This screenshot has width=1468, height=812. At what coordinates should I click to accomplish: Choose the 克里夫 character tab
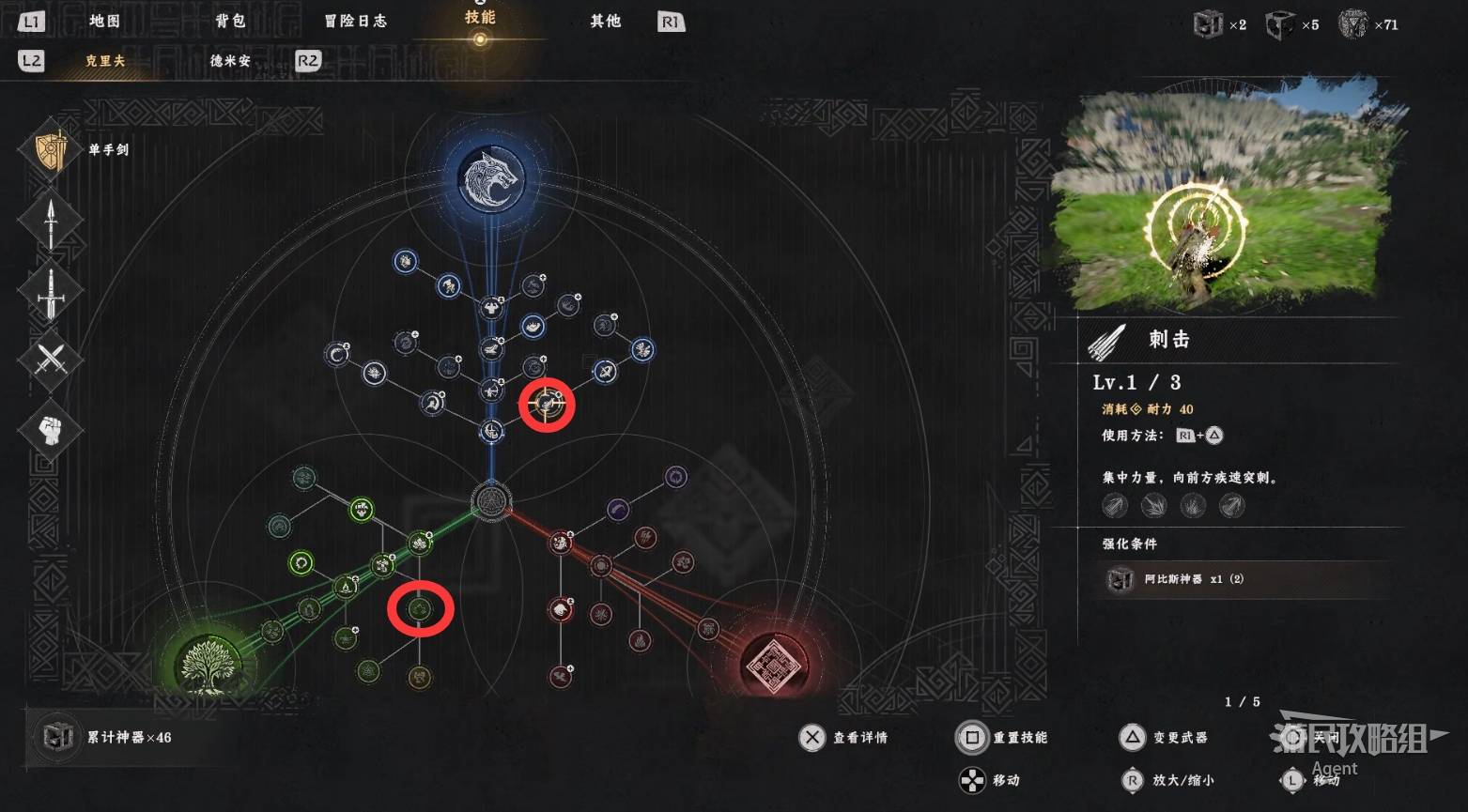[105, 61]
